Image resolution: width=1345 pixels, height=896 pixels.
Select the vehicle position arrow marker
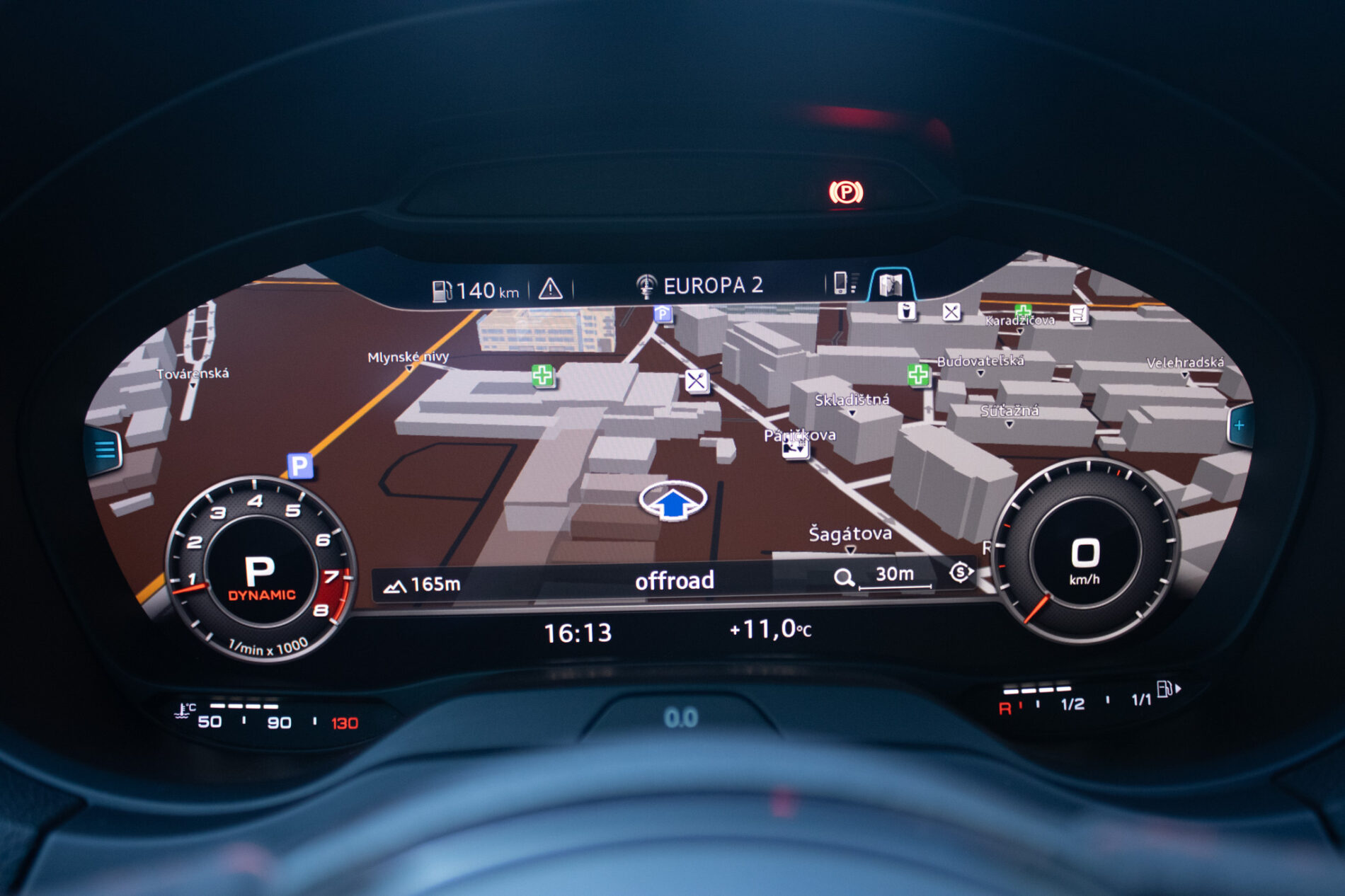coord(672,501)
